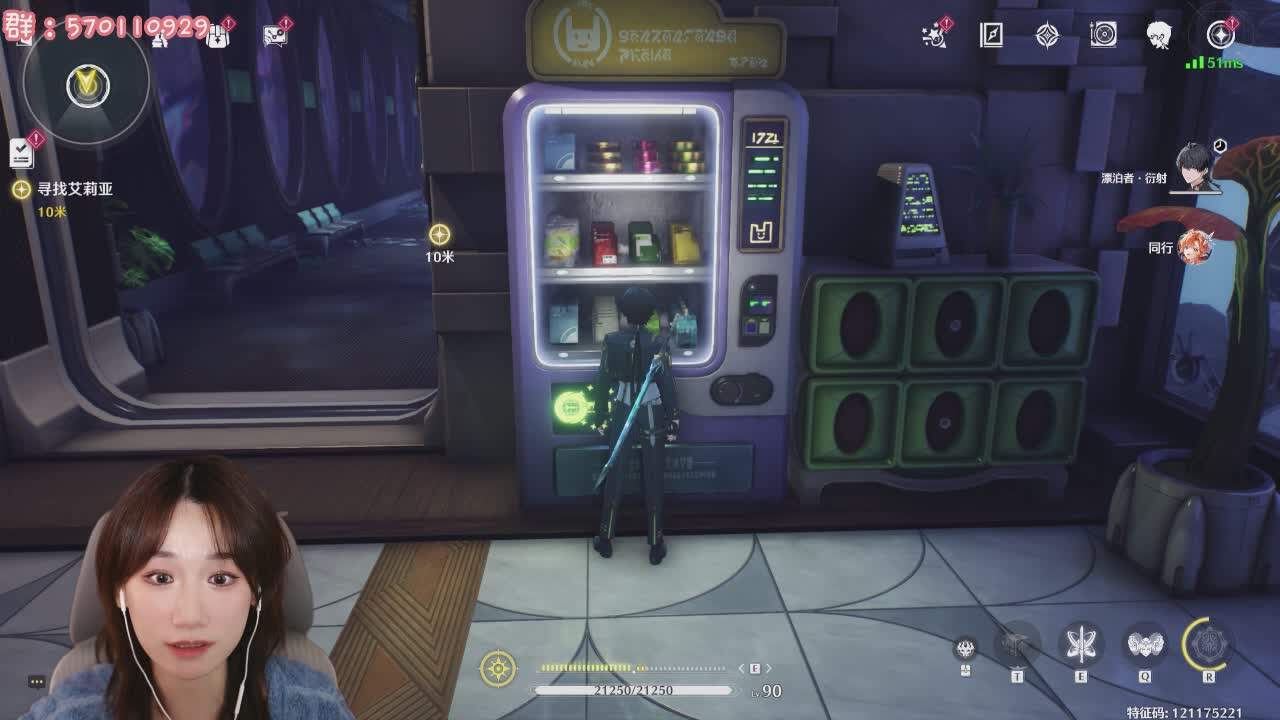Open the character head profile icon
The width and height of the screenshot is (1280, 720).
point(1160,36)
